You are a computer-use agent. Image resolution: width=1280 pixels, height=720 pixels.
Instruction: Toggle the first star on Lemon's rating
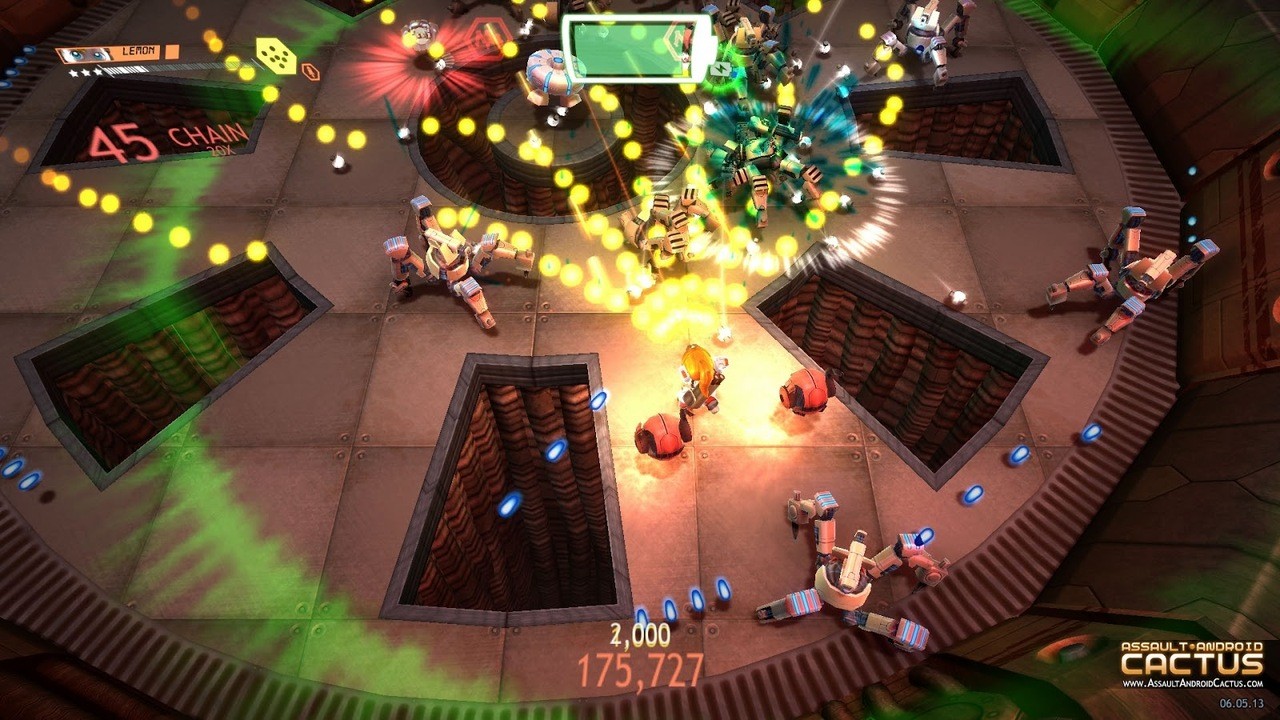pos(73,73)
